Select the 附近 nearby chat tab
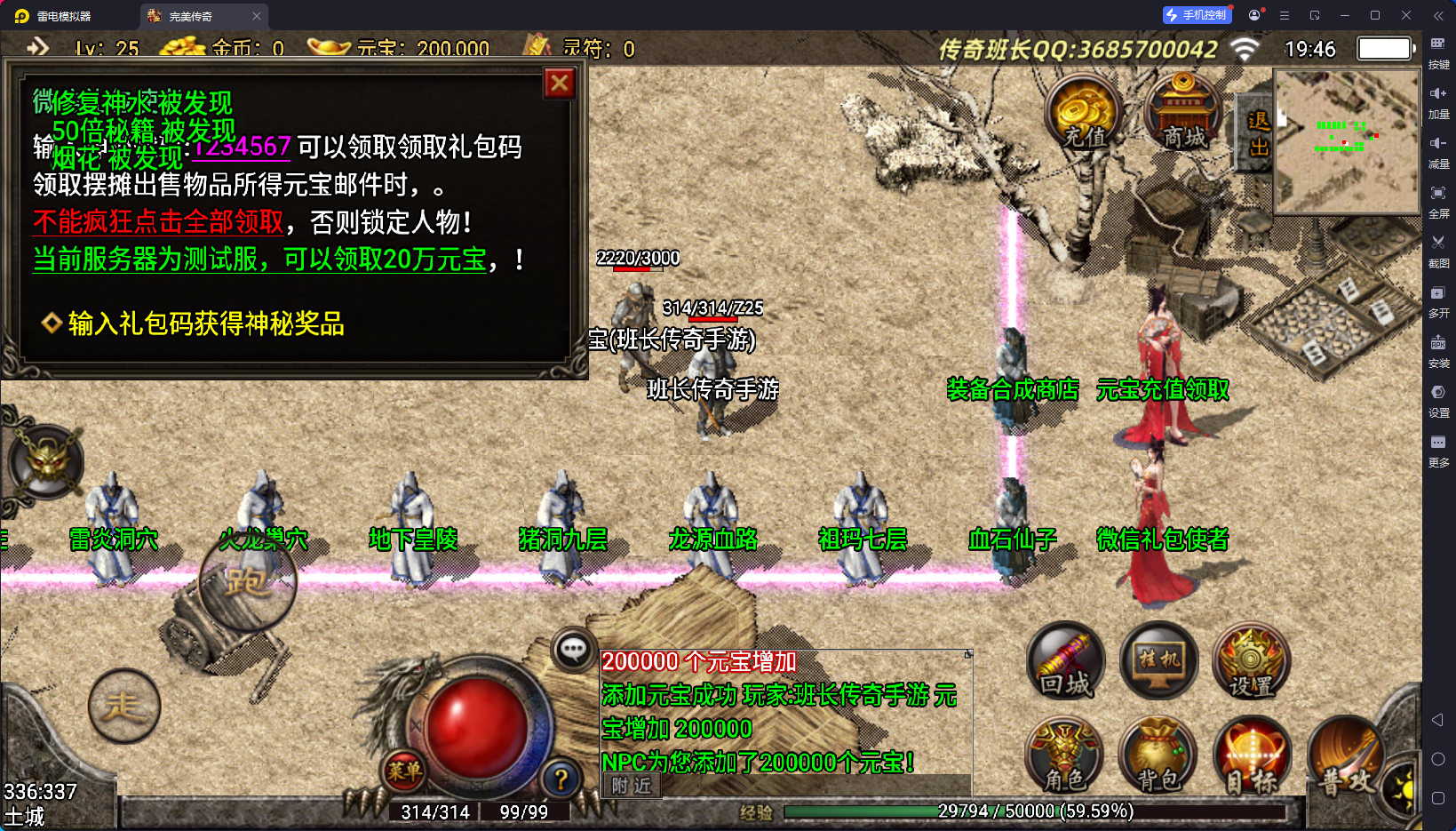Viewport: 1456px width, 831px height. coord(632,786)
